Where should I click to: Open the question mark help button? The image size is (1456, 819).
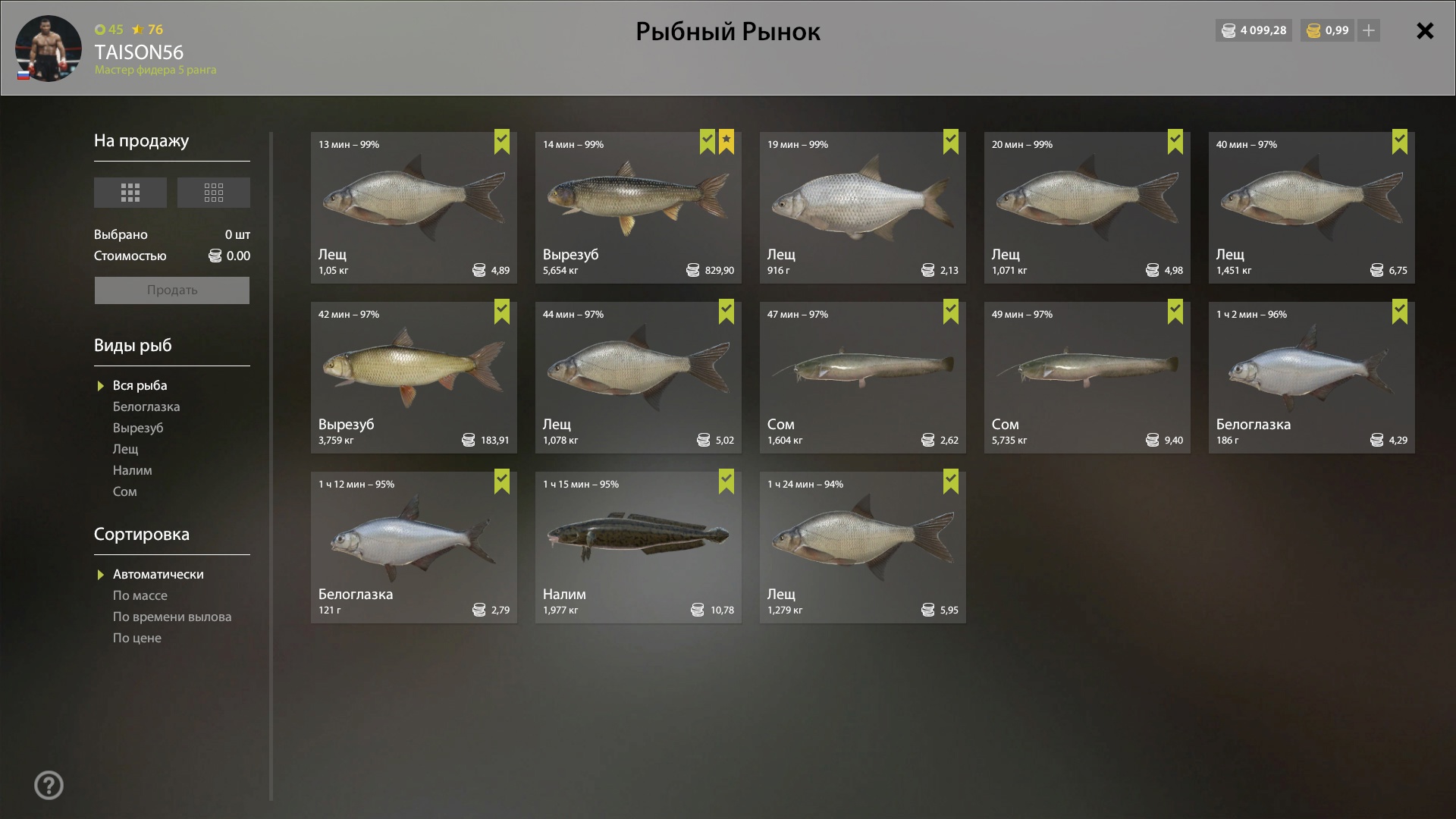49,786
